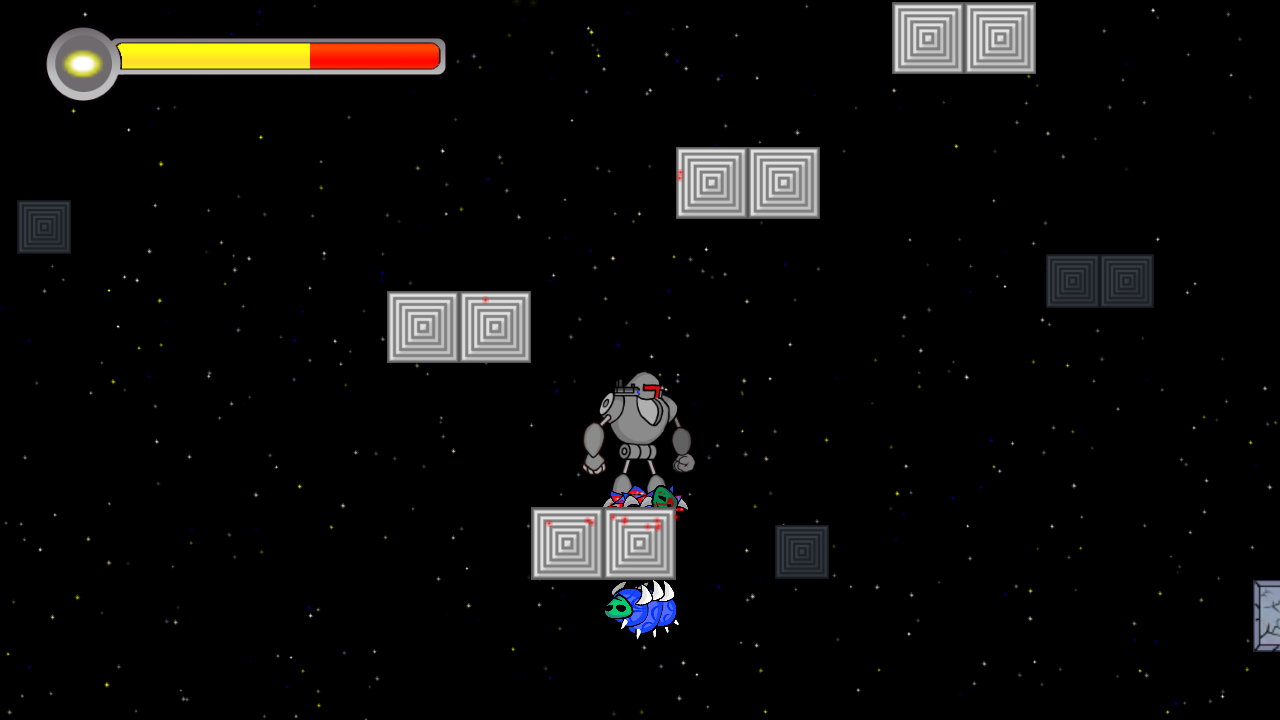Click the left crate of the mid-left platform

(423, 326)
